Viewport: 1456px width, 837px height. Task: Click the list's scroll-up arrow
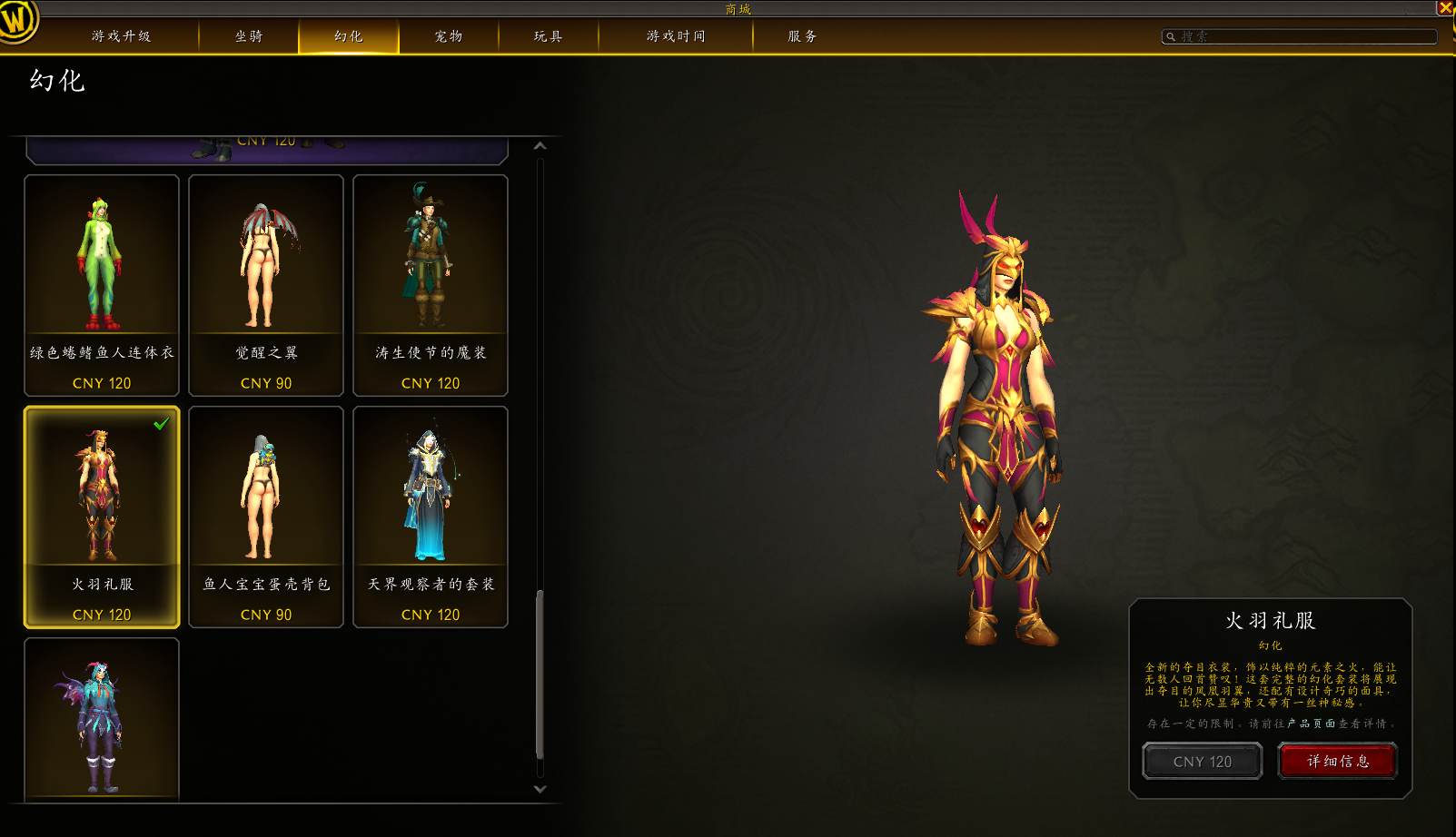pos(540,146)
